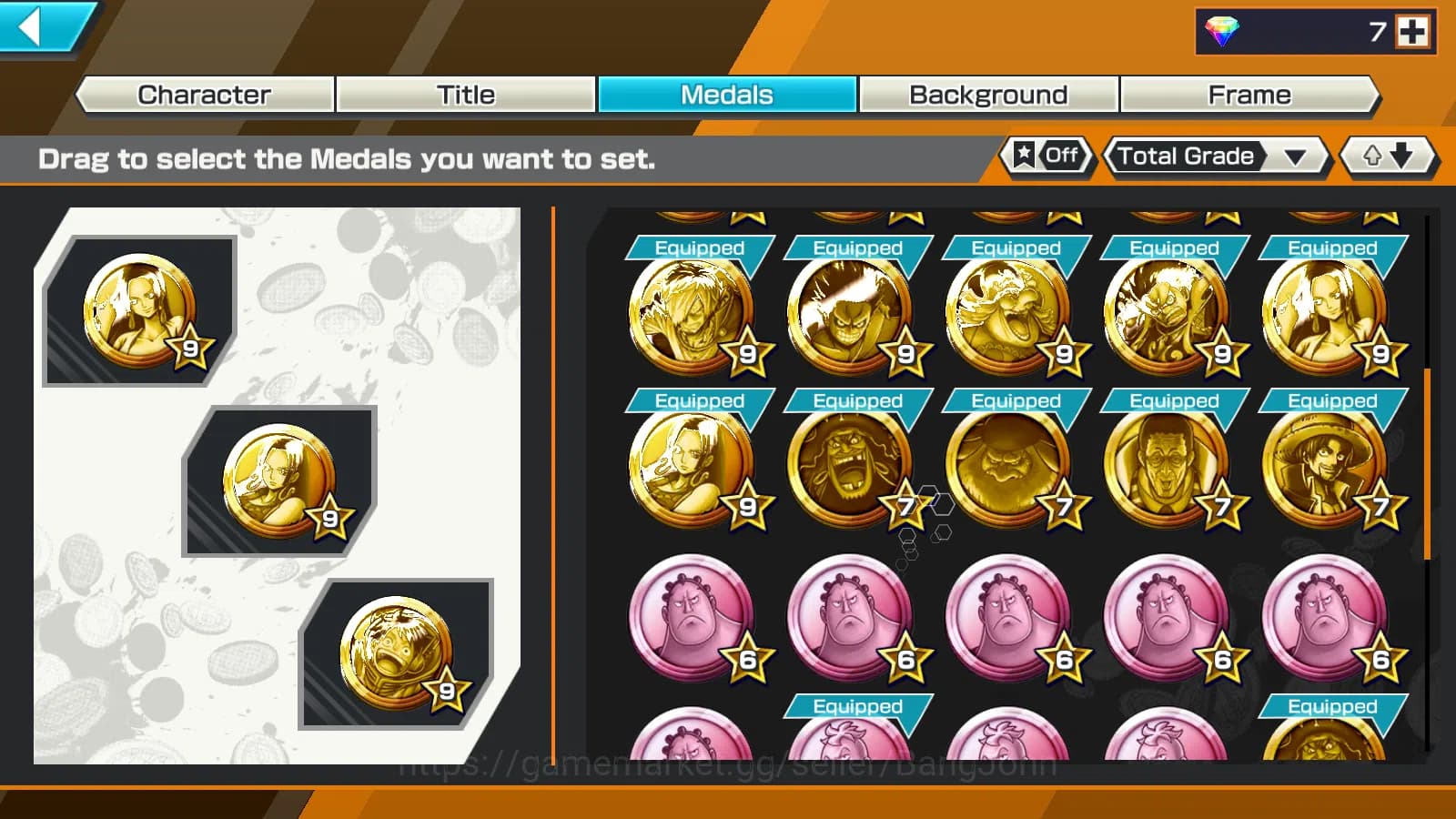This screenshot has height=819, width=1456.
Task: Click the Usopp medal in the third slot
Action: [x=391, y=646]
